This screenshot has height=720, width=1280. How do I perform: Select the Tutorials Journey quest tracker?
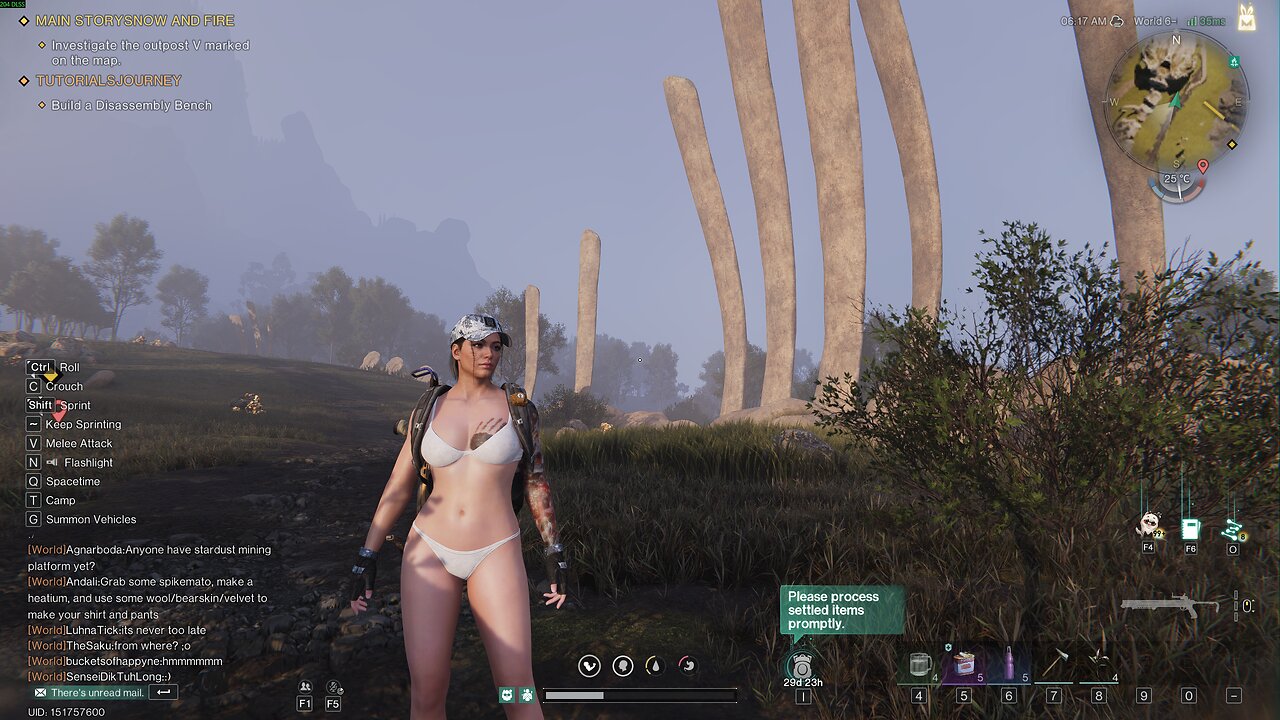[108, 80]
